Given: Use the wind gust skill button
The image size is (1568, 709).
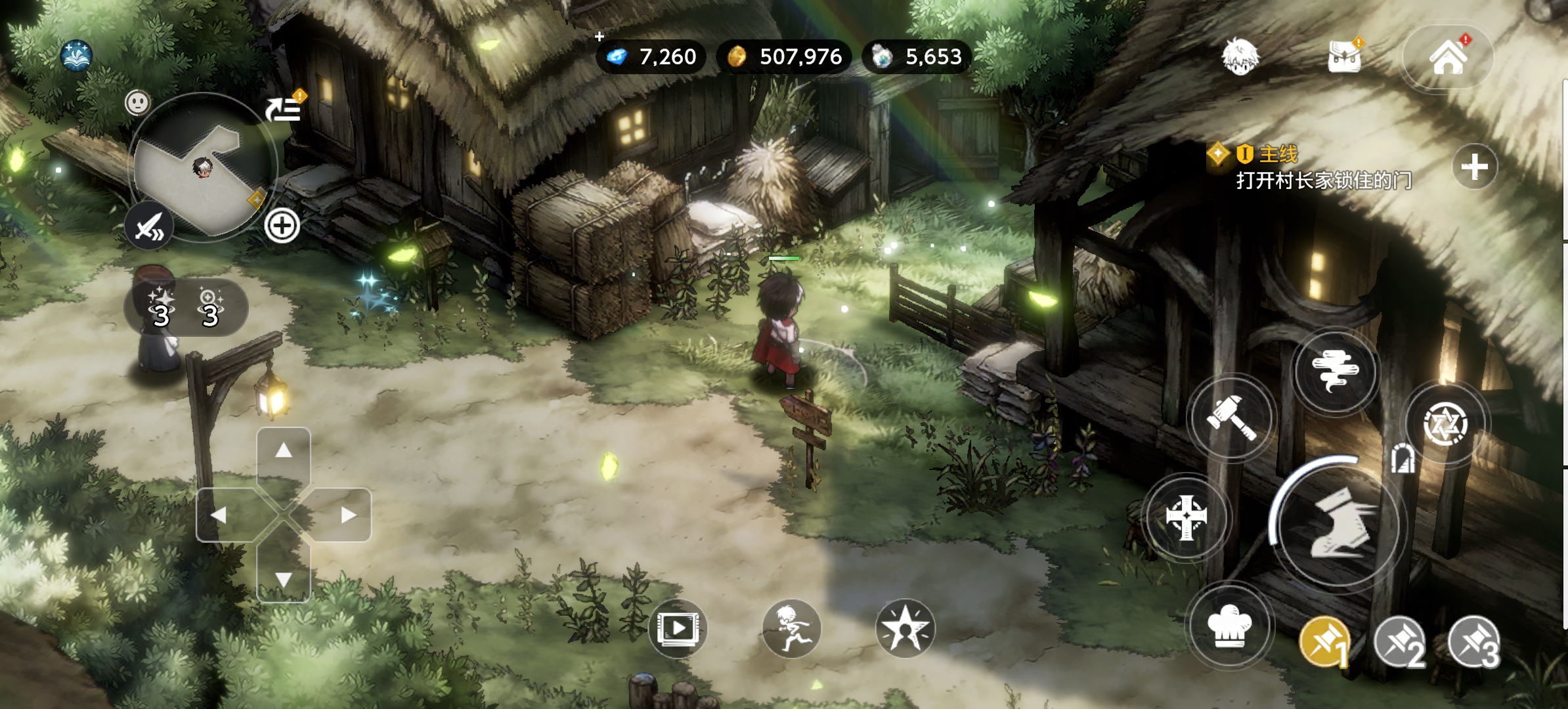Looking at the screenshot, I should (1335, 371).
